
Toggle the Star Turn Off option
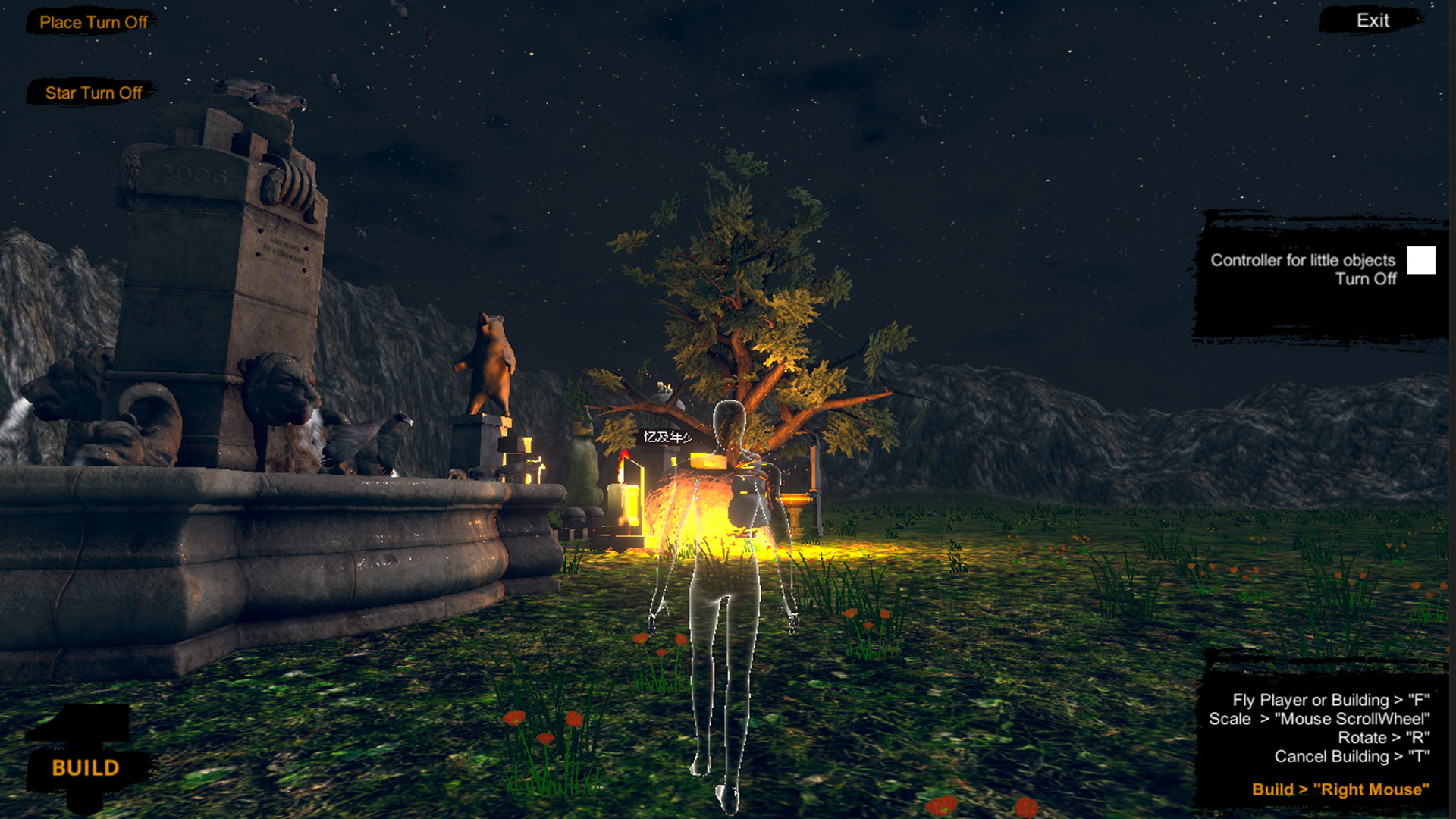(93, 93)
